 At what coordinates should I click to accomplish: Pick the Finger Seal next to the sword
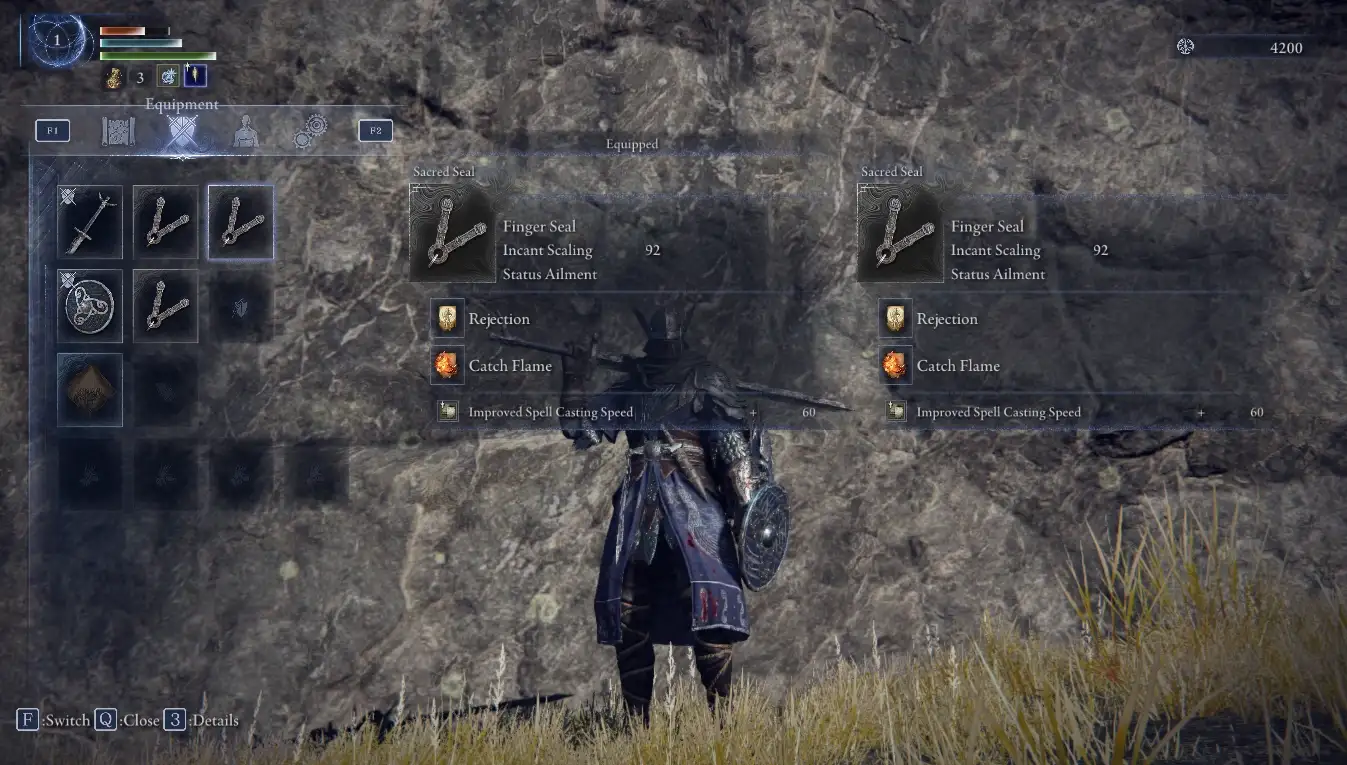pyautogui.click(x=165, y=222)
